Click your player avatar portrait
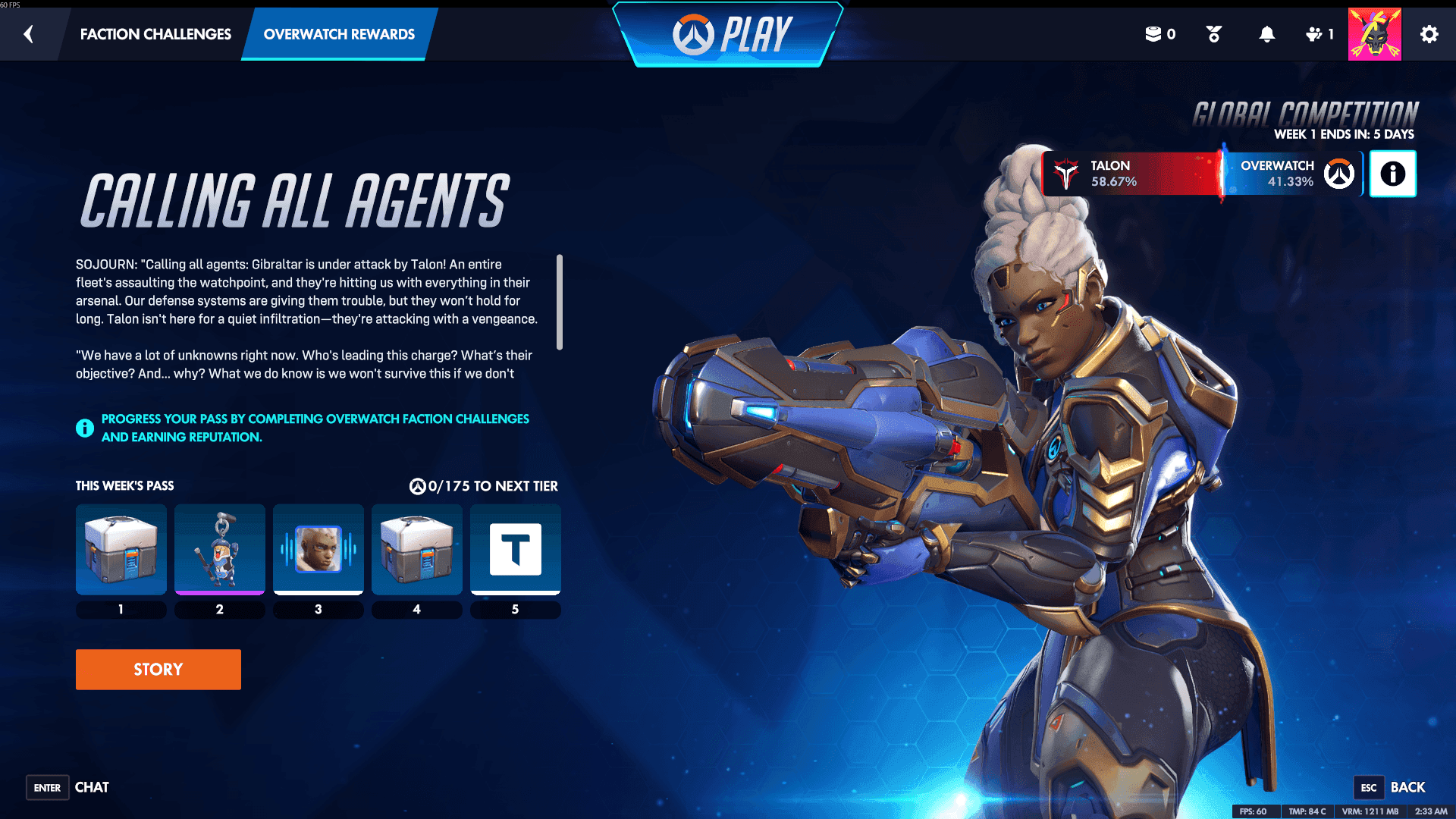This screenshot has height=819, width=1456. click(x=1374, y=34)
